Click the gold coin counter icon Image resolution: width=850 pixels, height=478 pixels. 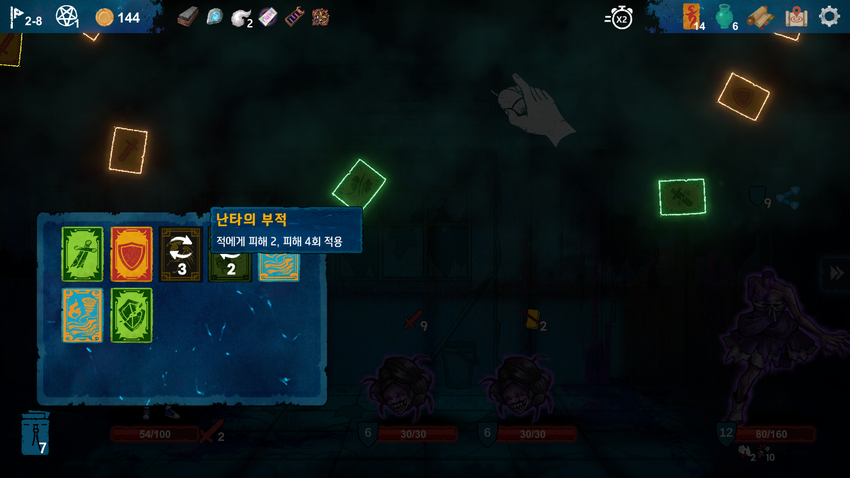[x=104, y=17]
